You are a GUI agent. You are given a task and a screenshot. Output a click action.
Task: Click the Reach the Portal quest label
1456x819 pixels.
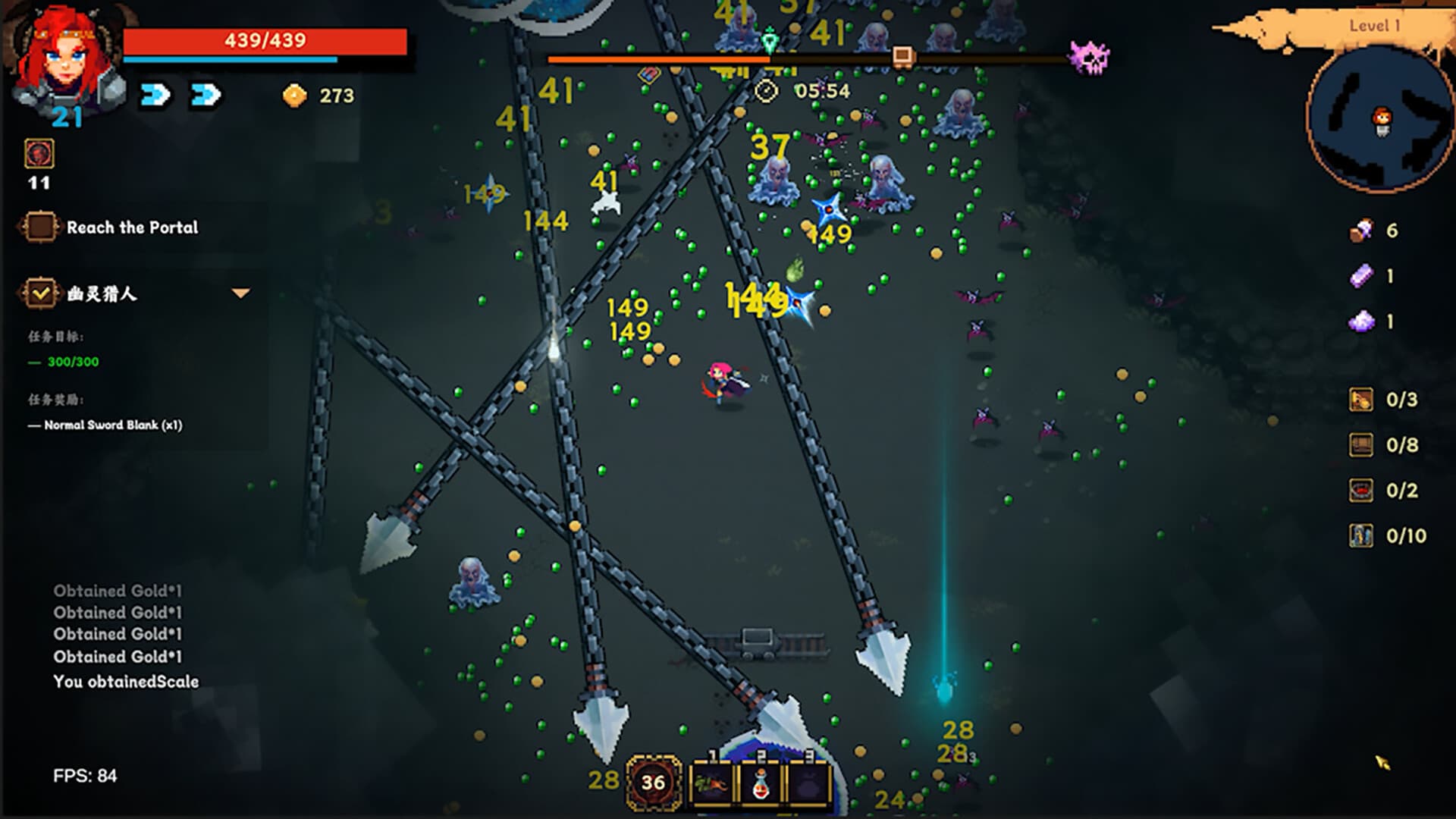133,226
